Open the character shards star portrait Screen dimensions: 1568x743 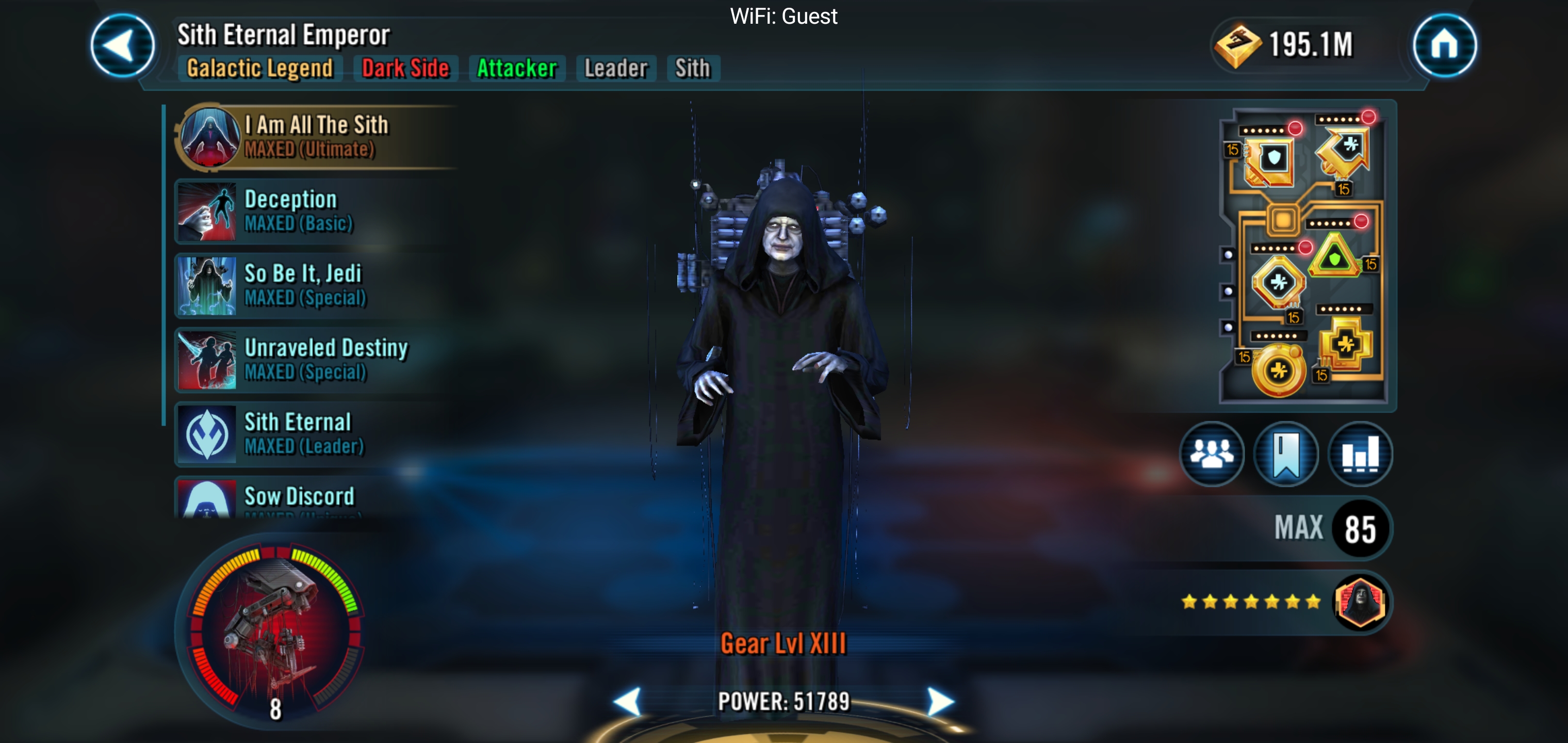coord(1360,602)
